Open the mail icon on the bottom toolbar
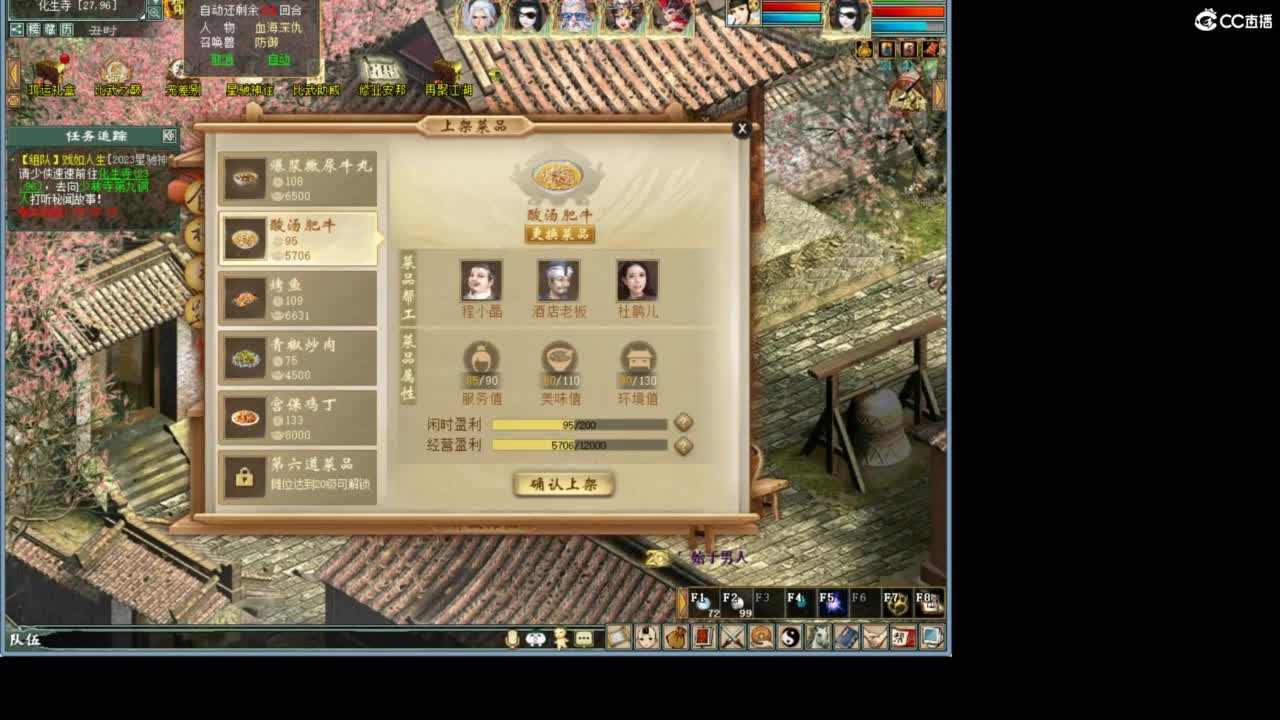Image resolution: width=1280 pixels, height=720 pixels. click(617, 639)
